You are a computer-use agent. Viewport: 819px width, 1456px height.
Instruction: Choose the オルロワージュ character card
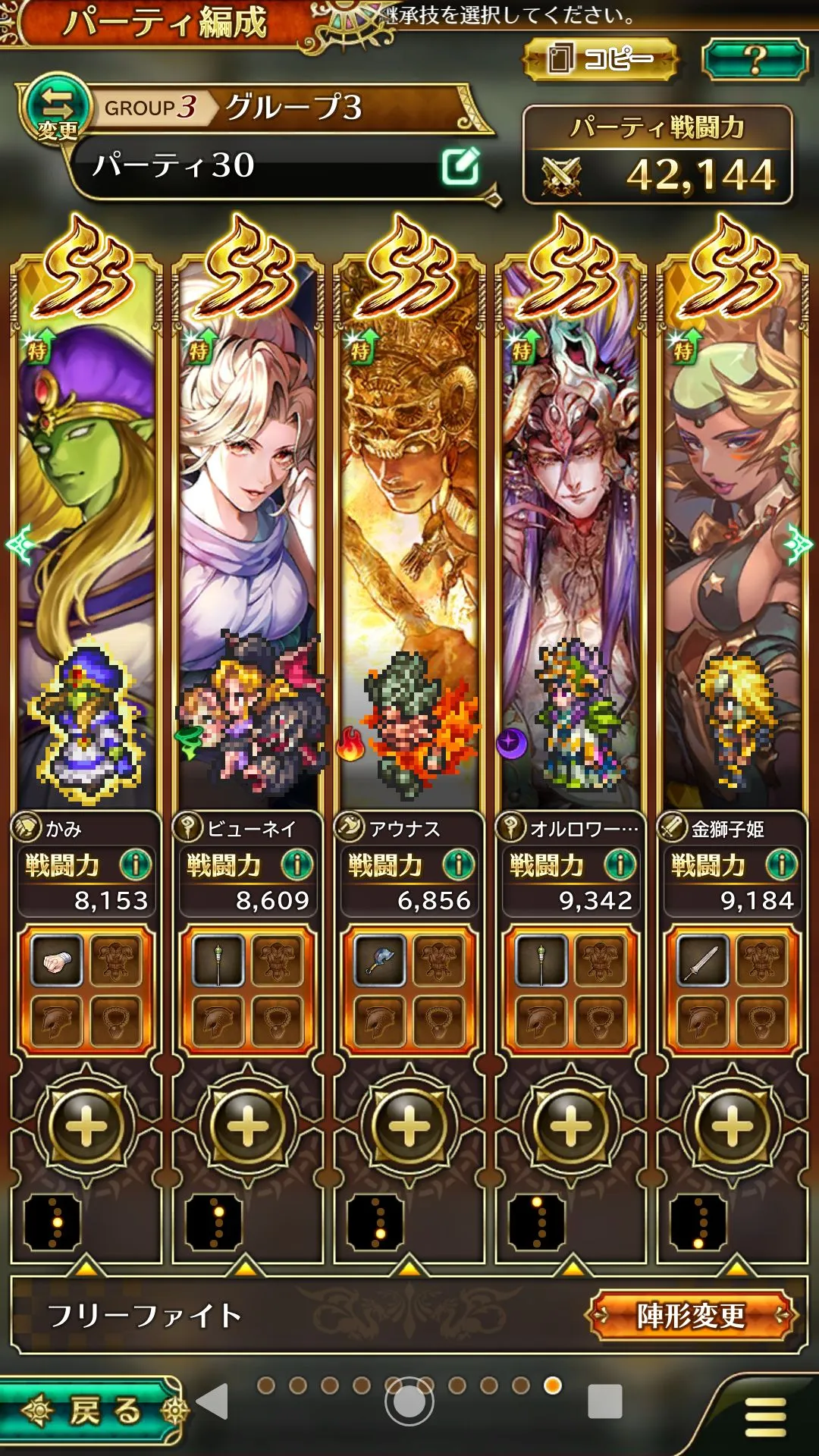(x=571, y=531)
